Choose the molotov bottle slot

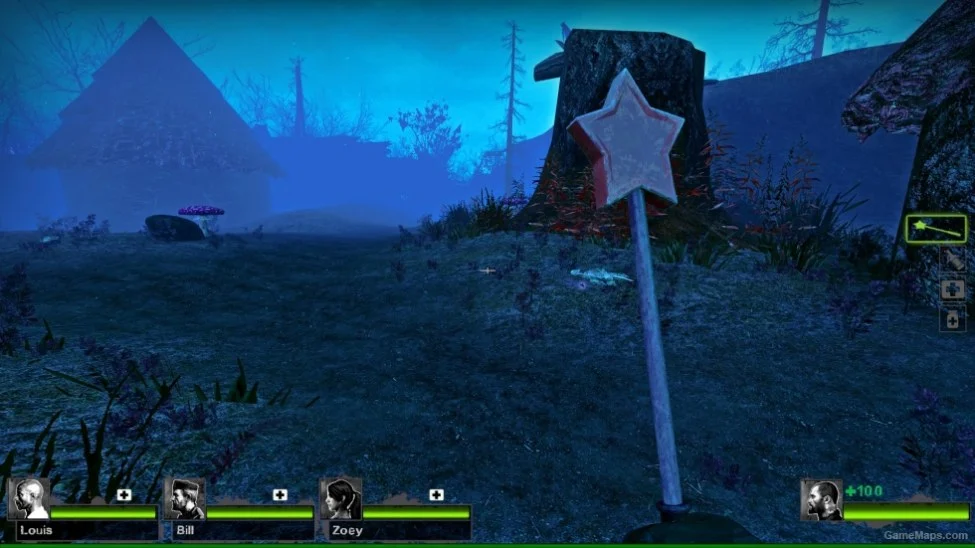952,261
